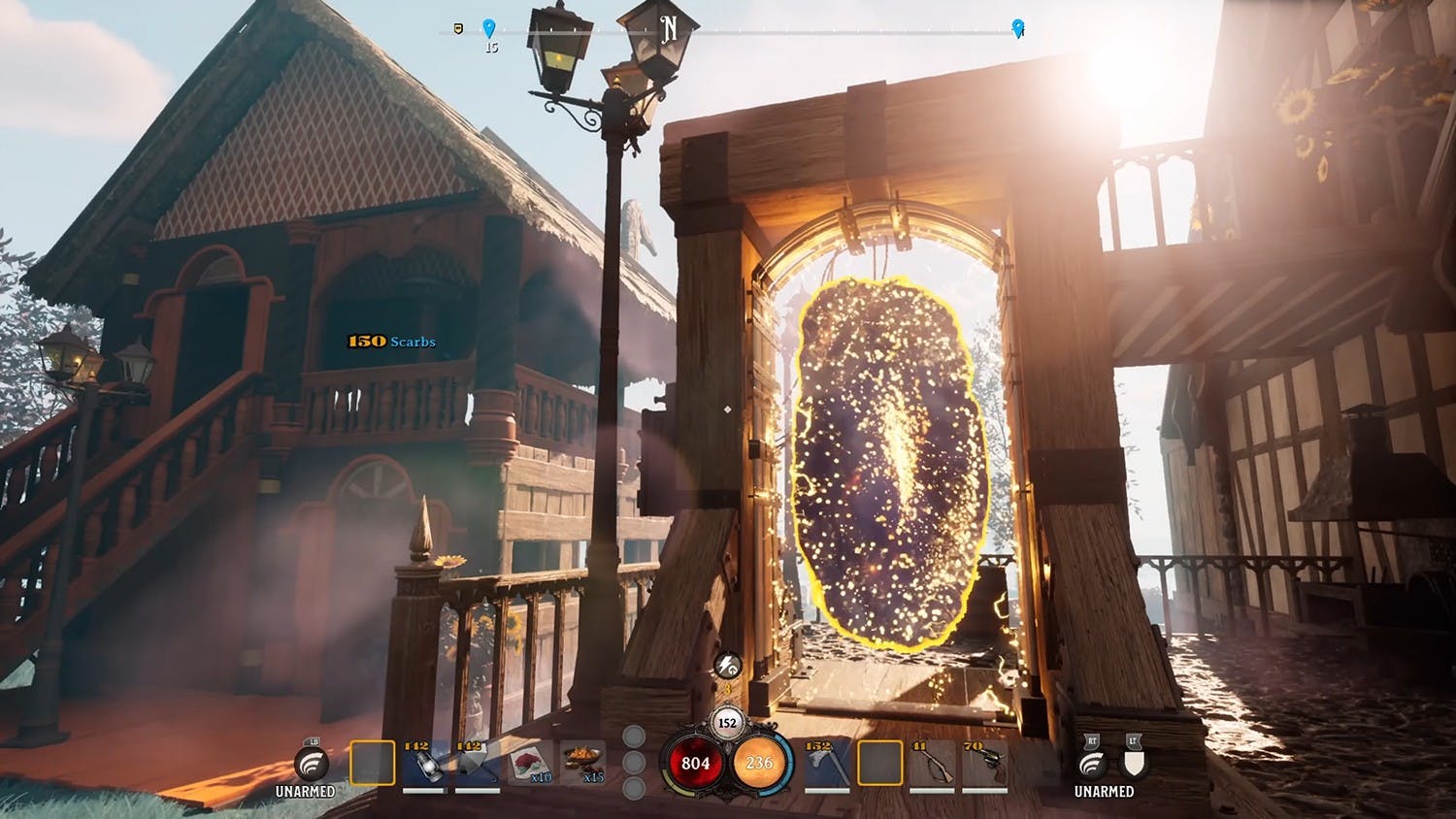
Task: Click the blue waypoint marker labeled 15
Action: click(x=489, y=28)
